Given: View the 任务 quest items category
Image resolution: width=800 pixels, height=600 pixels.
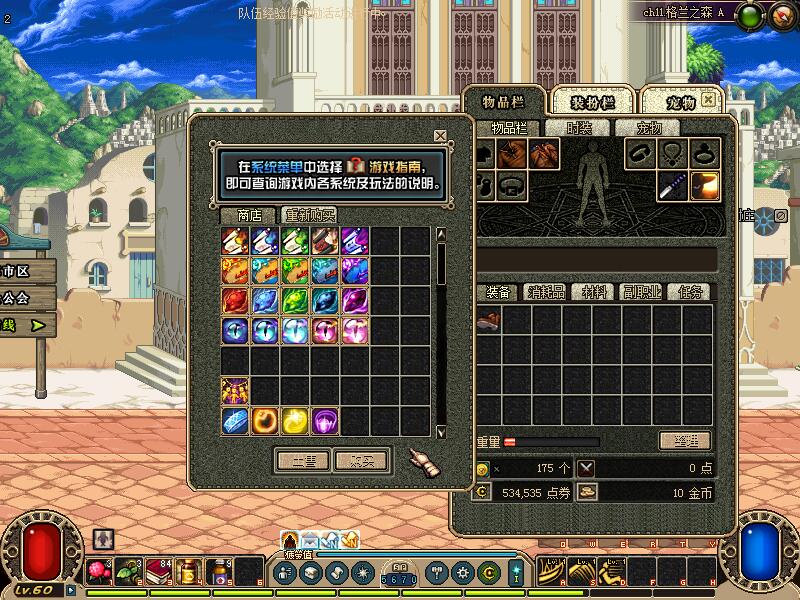Looking at the screenshot, I should click(x=690, y=292).
